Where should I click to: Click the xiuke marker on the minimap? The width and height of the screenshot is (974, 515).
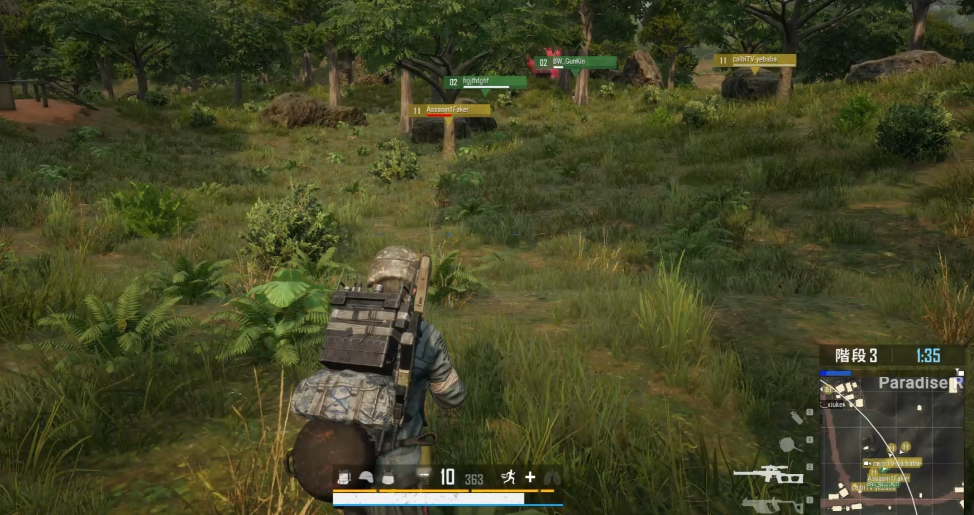pyautogui.click(x=833, y=404)
